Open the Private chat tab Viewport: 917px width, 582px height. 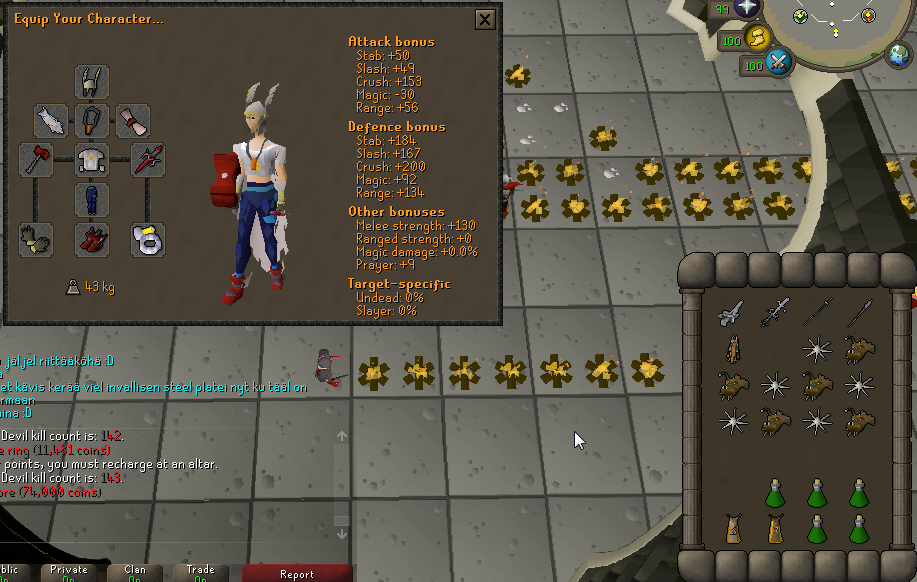[x=69, y=573]
